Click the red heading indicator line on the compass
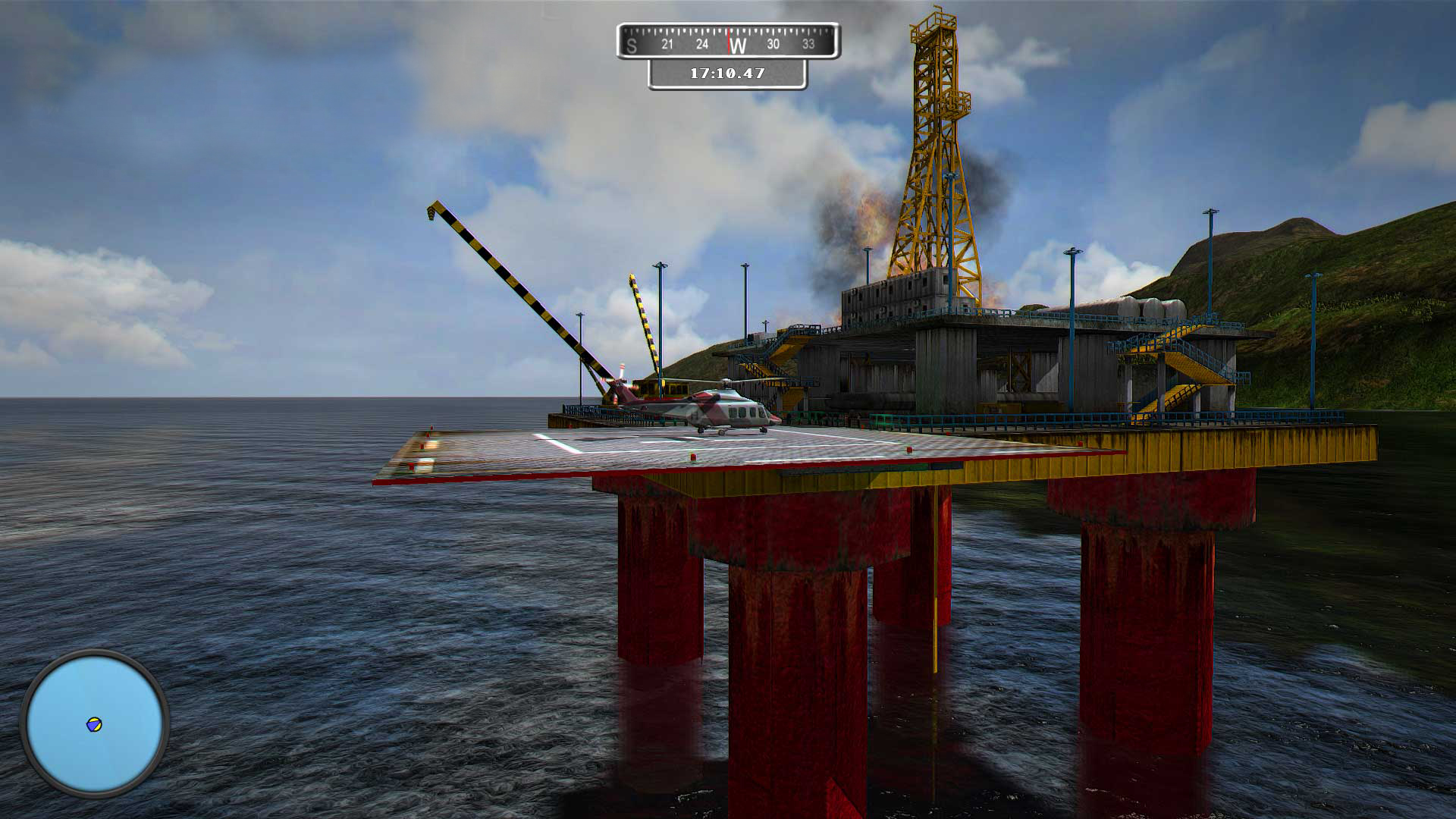The height and width of the screenshot is (819, 1456). (730, 42)
